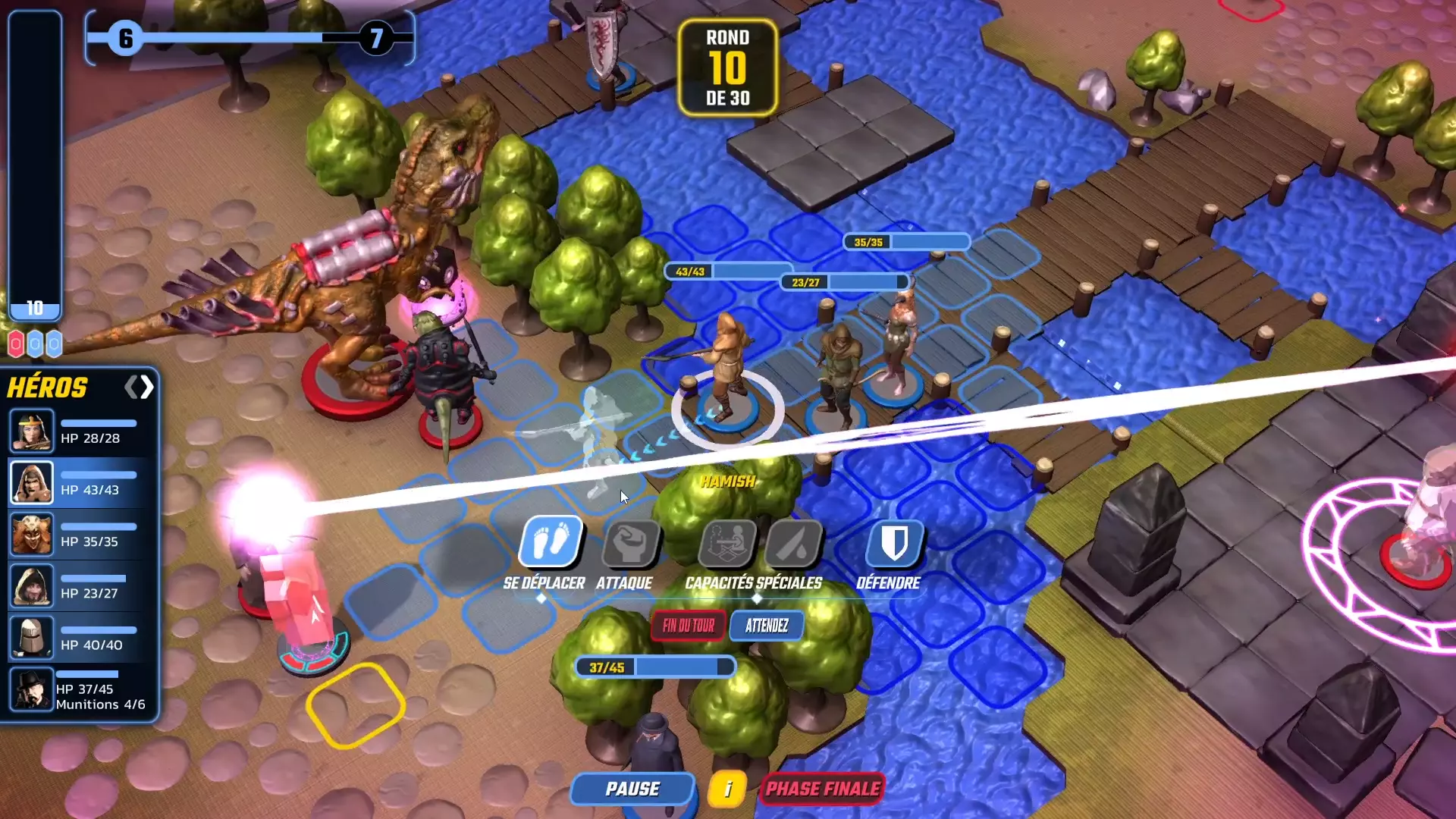Trigger the Phase Finale button
This screenshot has width=1456, height=819.
tap(823, 789)
